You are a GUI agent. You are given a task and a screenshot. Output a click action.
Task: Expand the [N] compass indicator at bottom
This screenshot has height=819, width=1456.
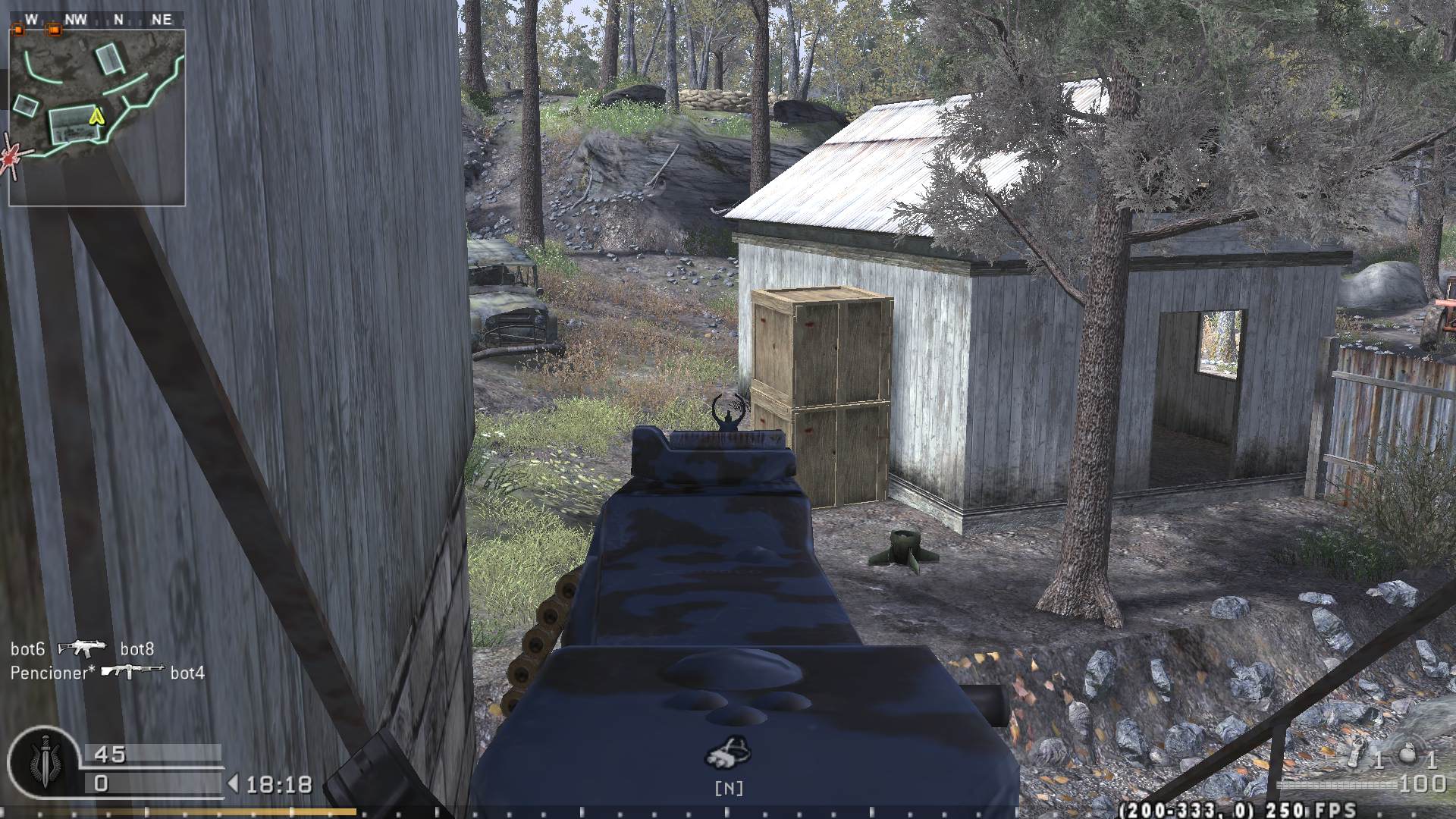click(x=728, y=787)
